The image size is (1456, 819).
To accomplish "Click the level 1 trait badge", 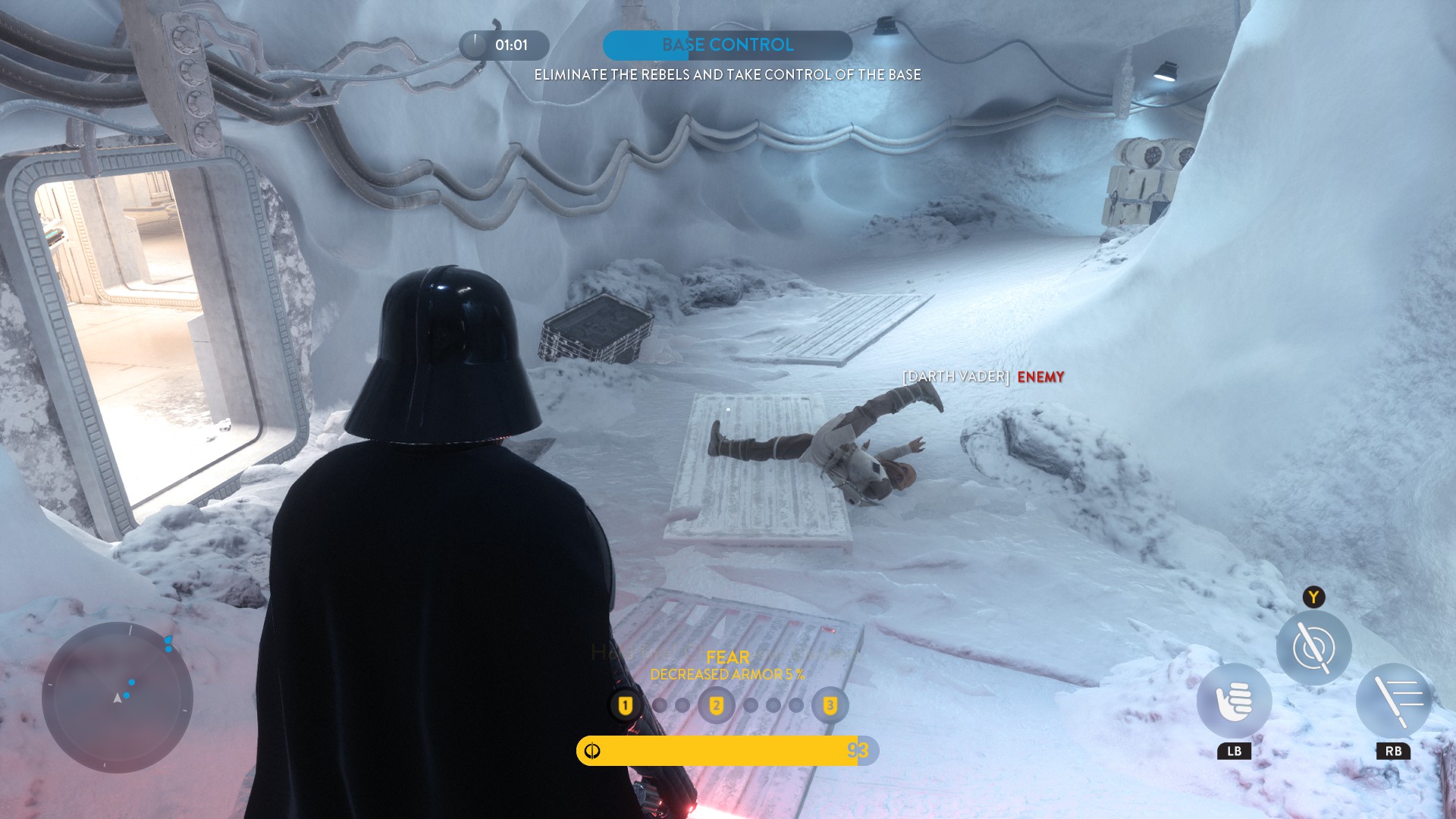I will pyautogui.click(x=625, y=706).
